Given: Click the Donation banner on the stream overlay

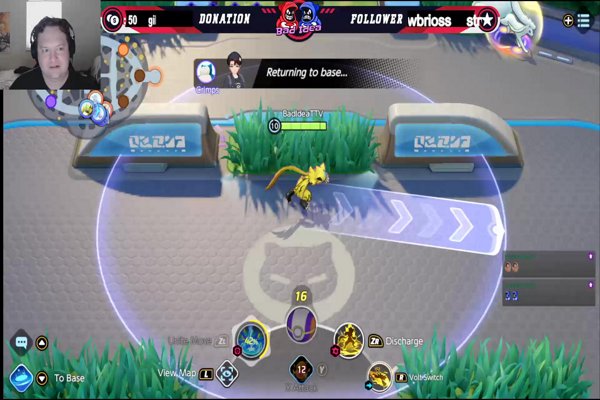Looking at the screenshot, I should coord(225,19).
